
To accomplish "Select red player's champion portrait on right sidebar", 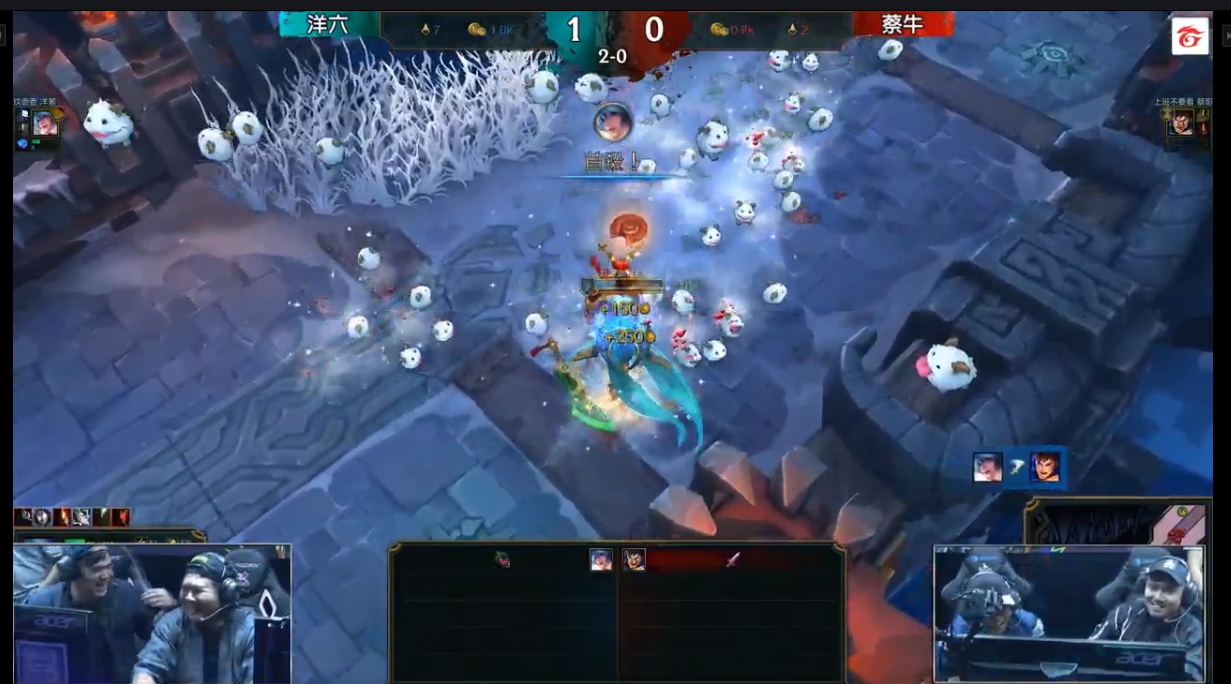I will coord(1182,123).
